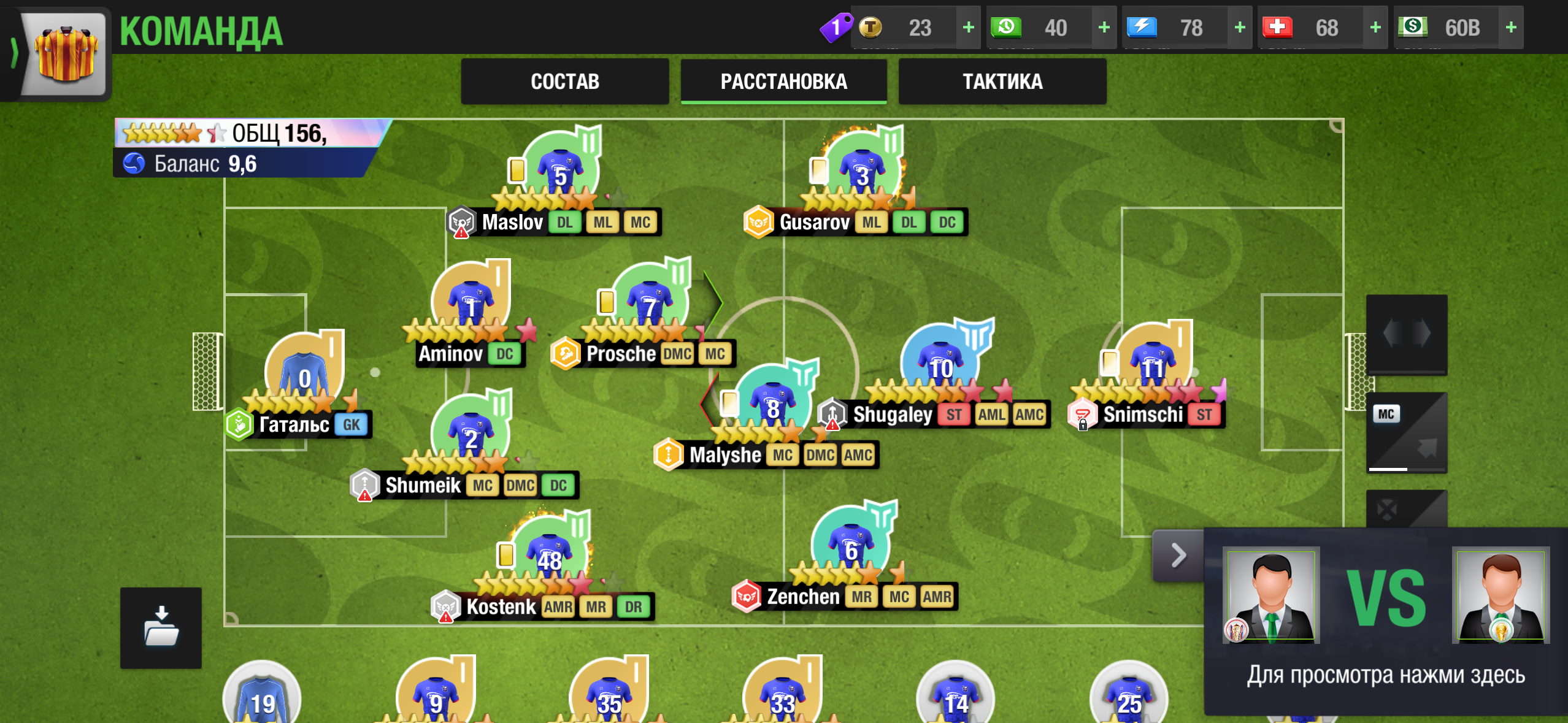
Task: Open the MC position panel on right edge
Action: [1408, 432]
